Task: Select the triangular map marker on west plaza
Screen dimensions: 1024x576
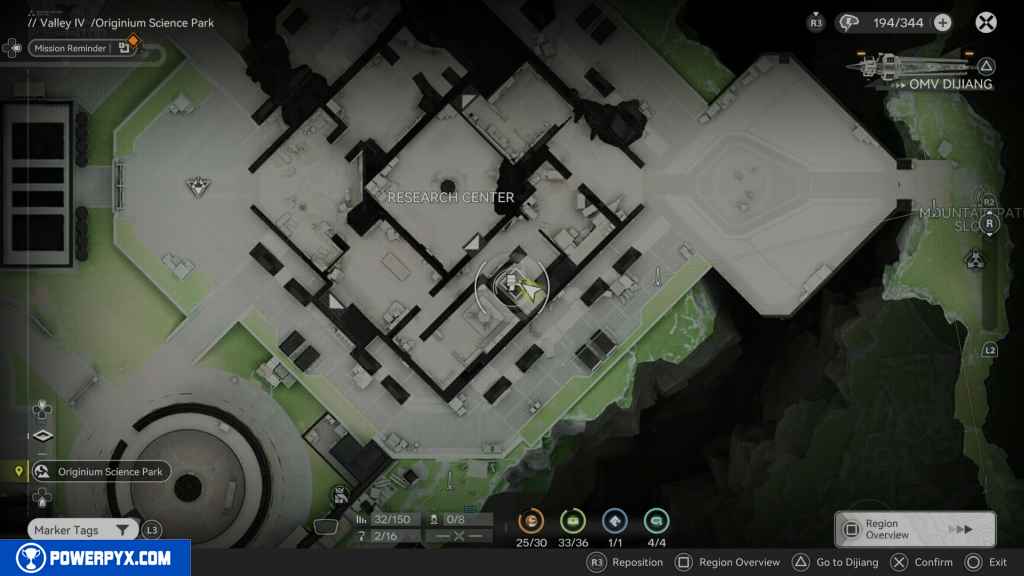Action: coord(198,185)
